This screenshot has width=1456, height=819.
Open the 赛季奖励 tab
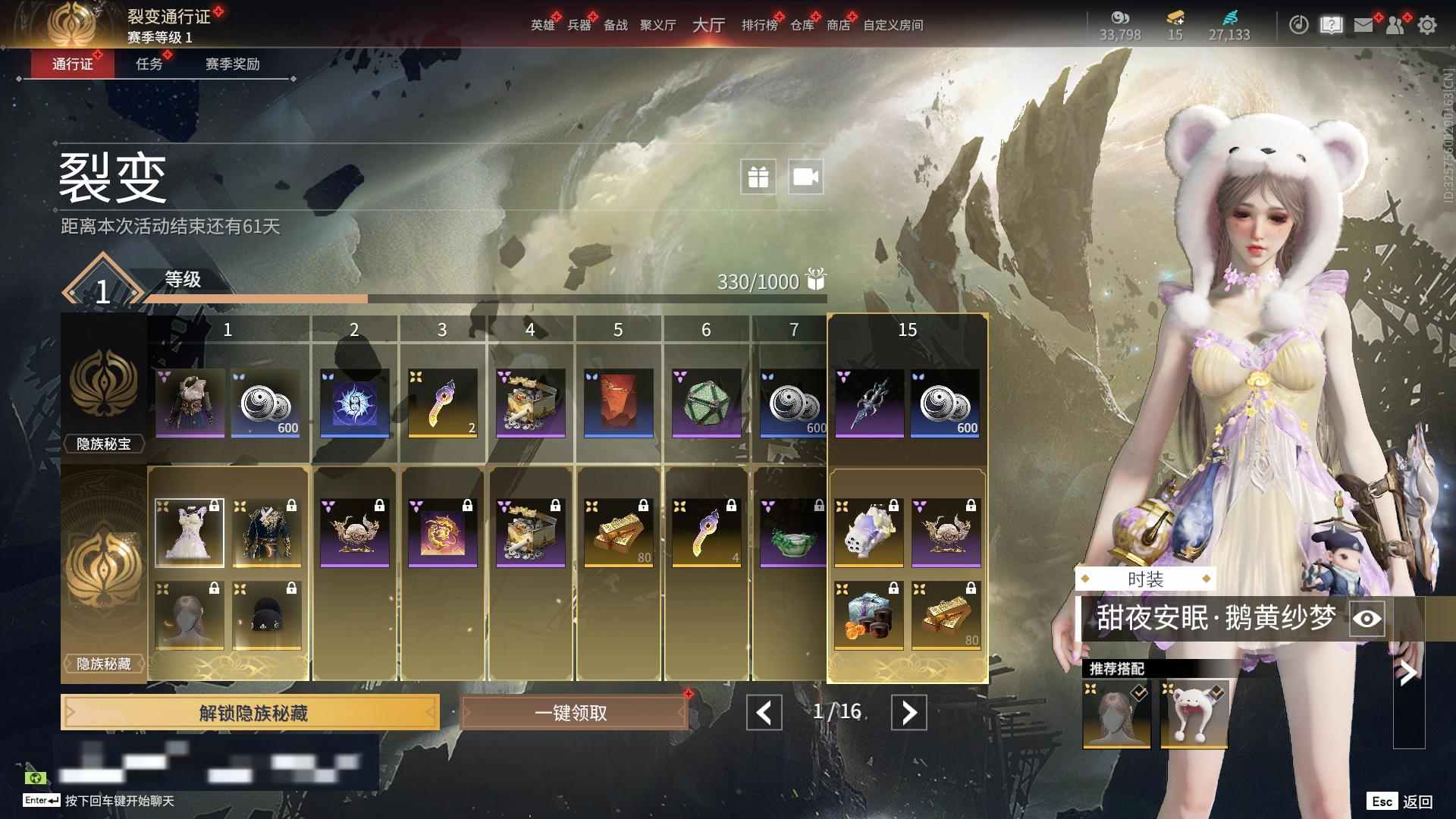coord(232,64)
